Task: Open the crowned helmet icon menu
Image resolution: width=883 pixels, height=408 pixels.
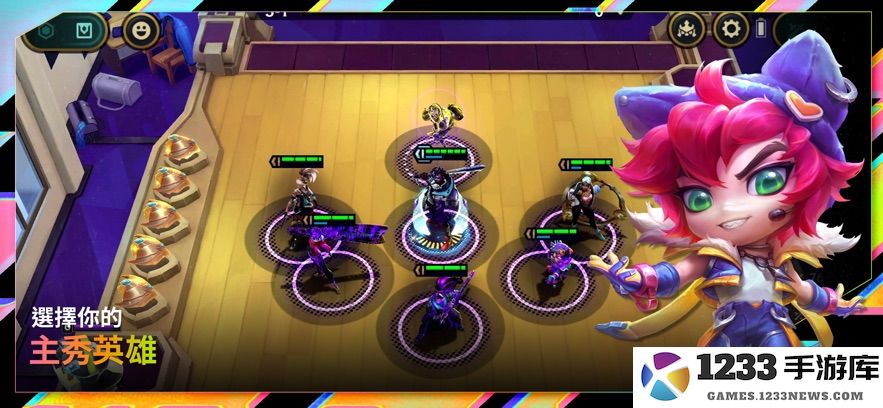Action: tap(687, 30)
